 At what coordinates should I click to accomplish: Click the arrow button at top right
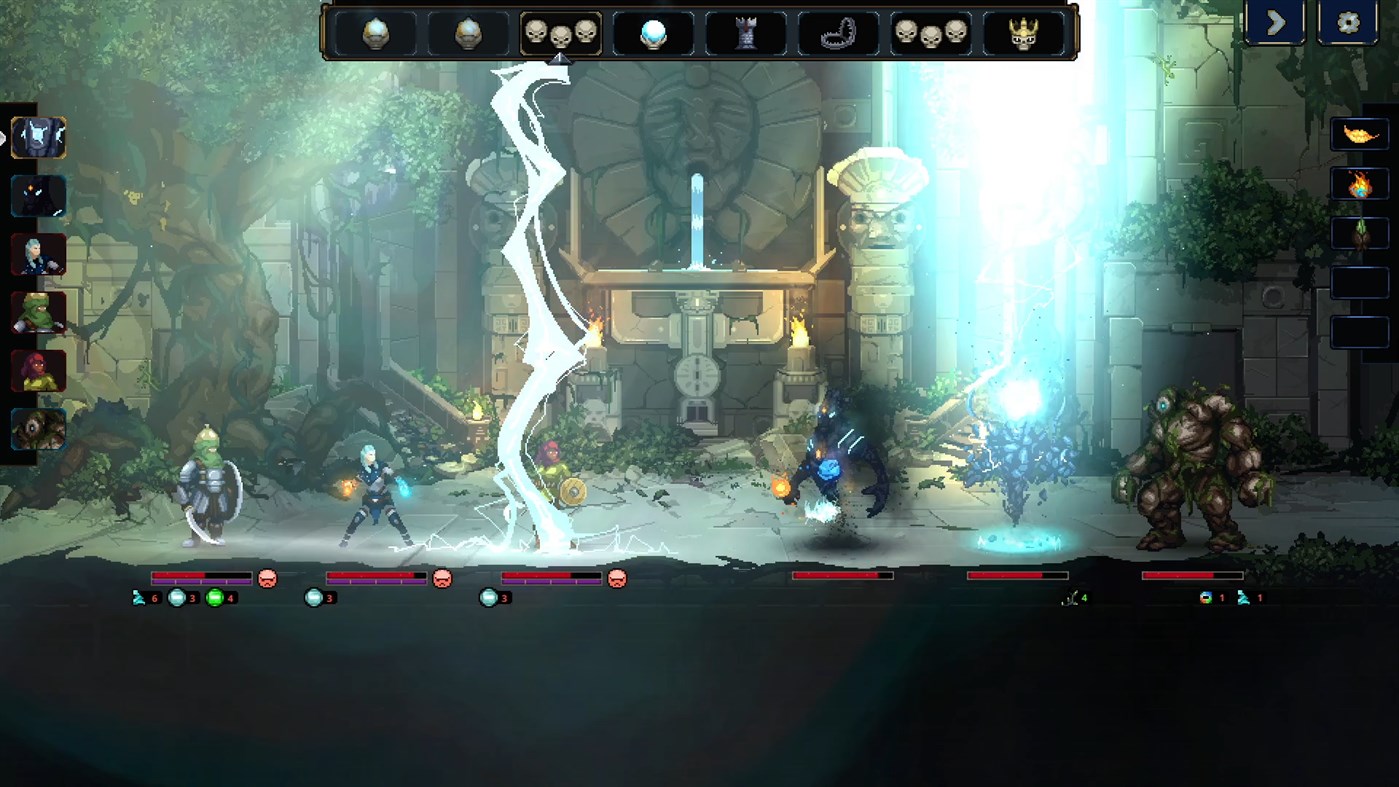pos(1277,22)
